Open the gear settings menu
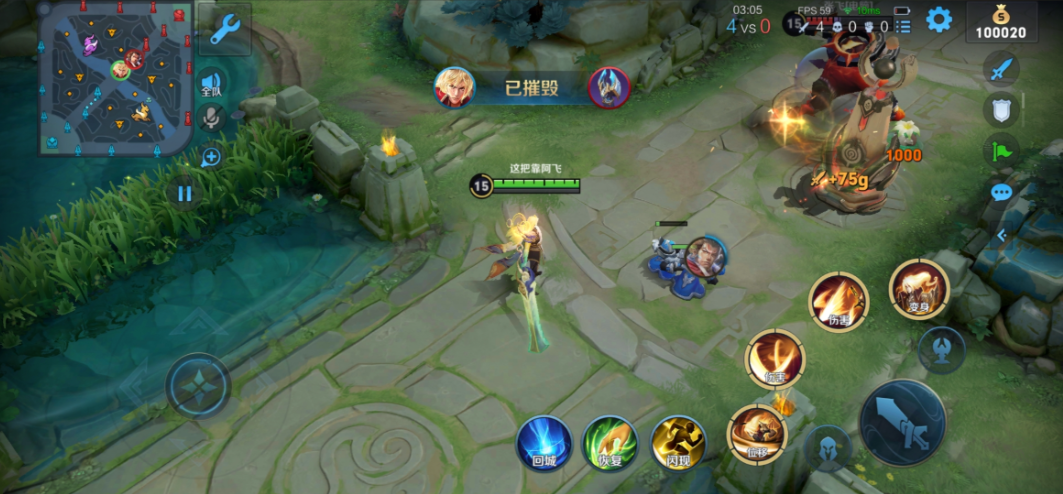This screenshot has width=1063, height=494. (938, 19)
